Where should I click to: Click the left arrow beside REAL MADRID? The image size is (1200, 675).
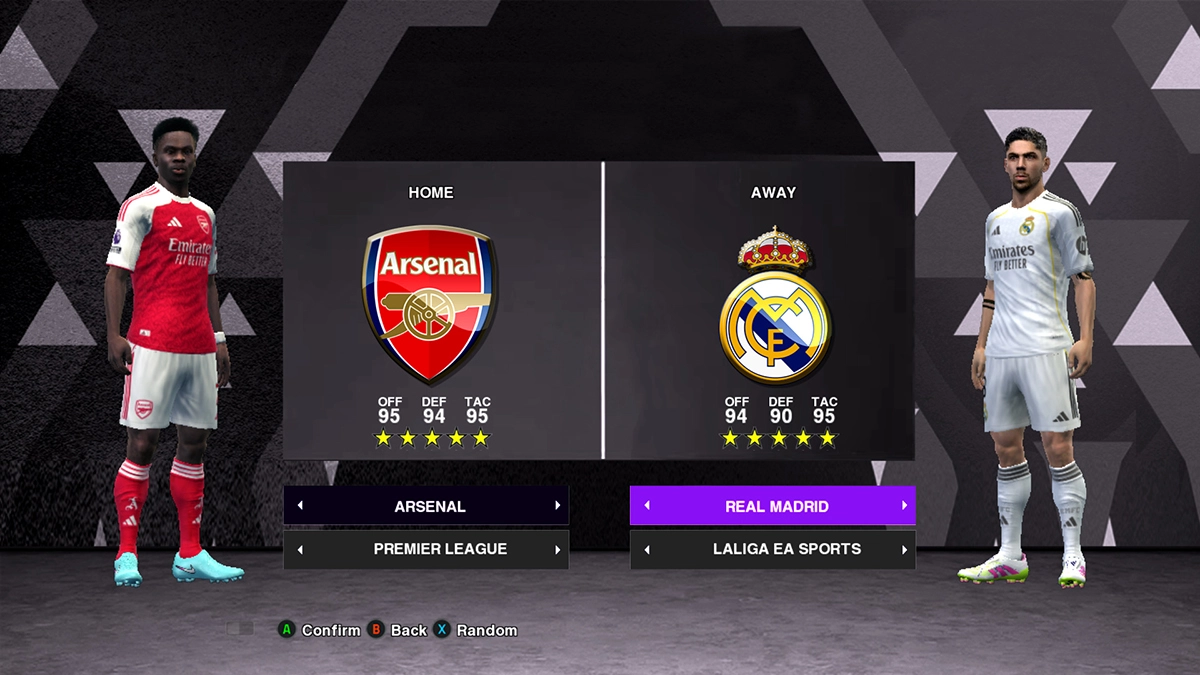(647, 506)
